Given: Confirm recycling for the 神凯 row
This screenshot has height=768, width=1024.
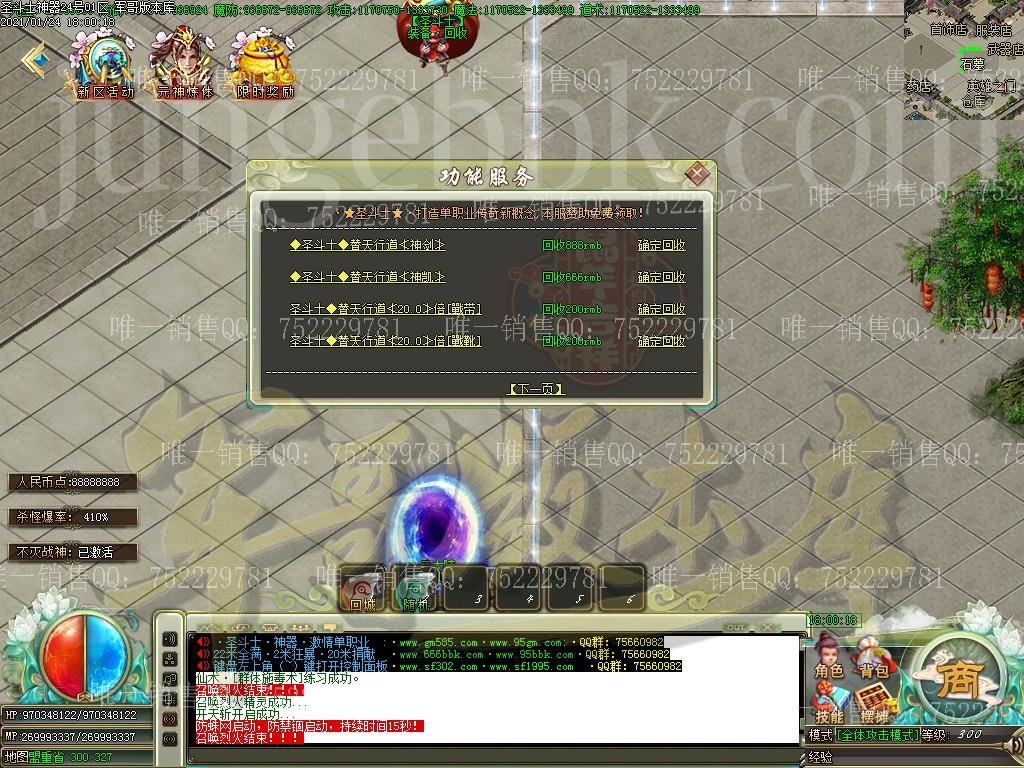Looking at the screenshot, I should tap(661, 277).
